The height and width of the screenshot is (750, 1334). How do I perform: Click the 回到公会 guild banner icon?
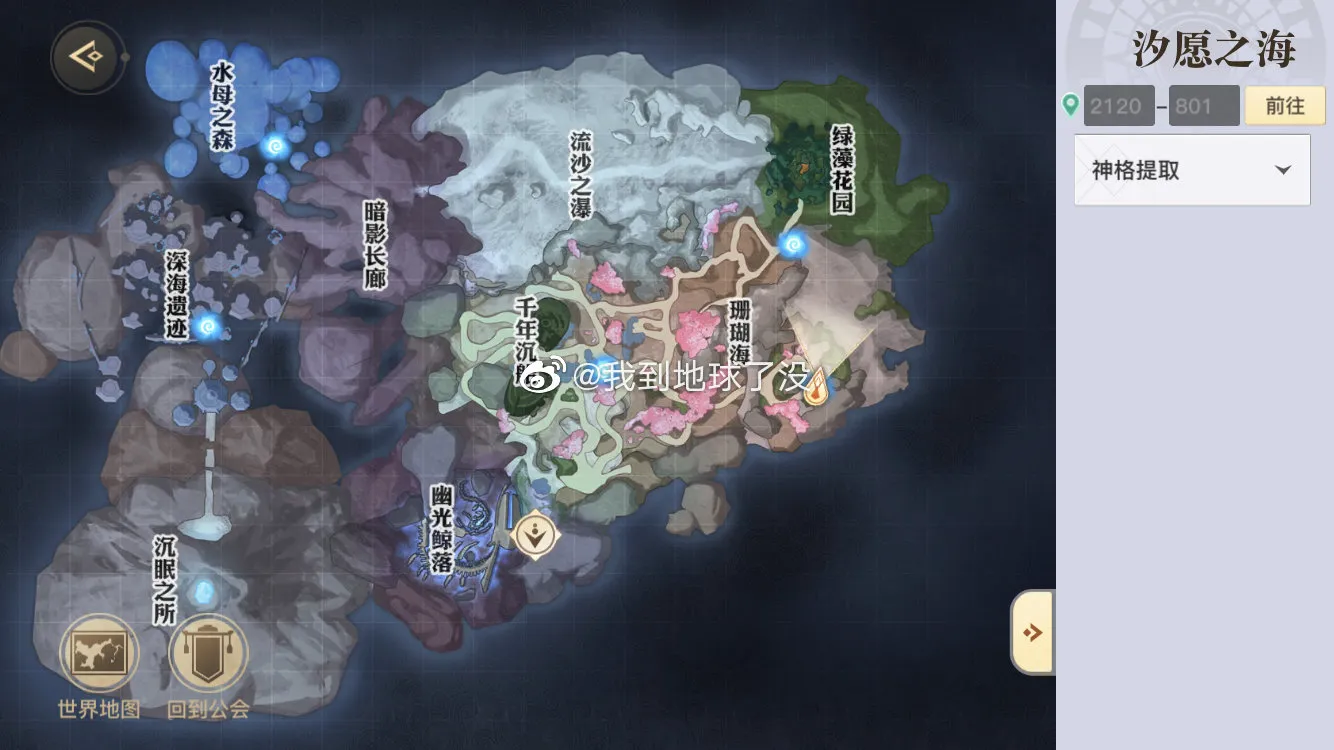pos(207,652)
